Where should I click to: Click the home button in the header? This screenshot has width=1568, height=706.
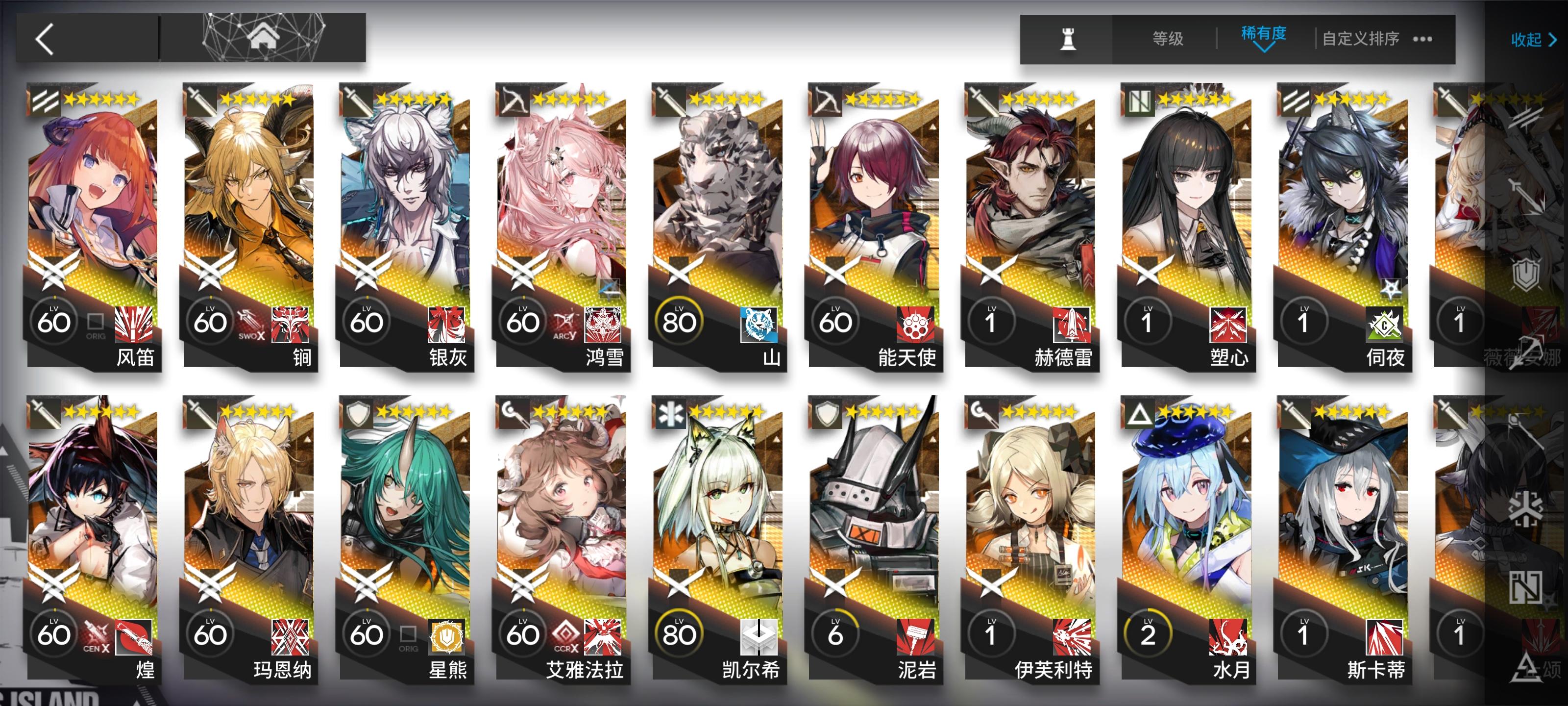[x=262, y=38]
